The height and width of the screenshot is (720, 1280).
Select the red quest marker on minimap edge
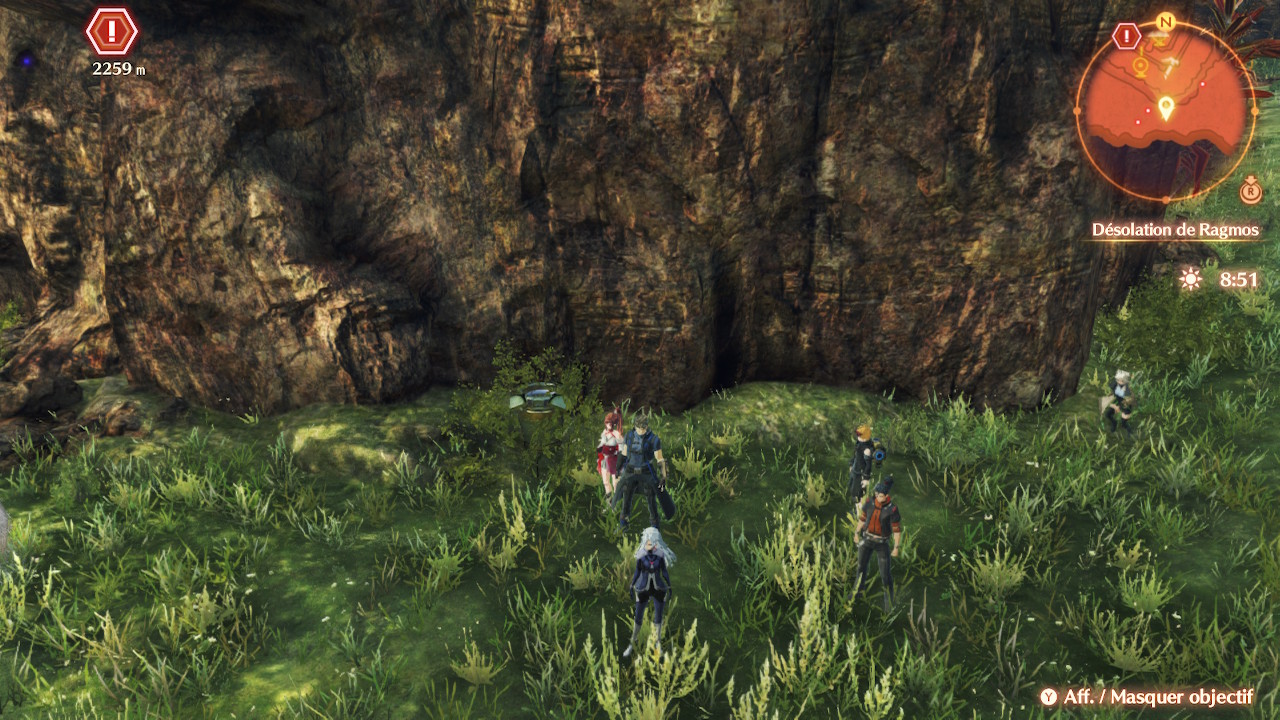coord(1127,37)
